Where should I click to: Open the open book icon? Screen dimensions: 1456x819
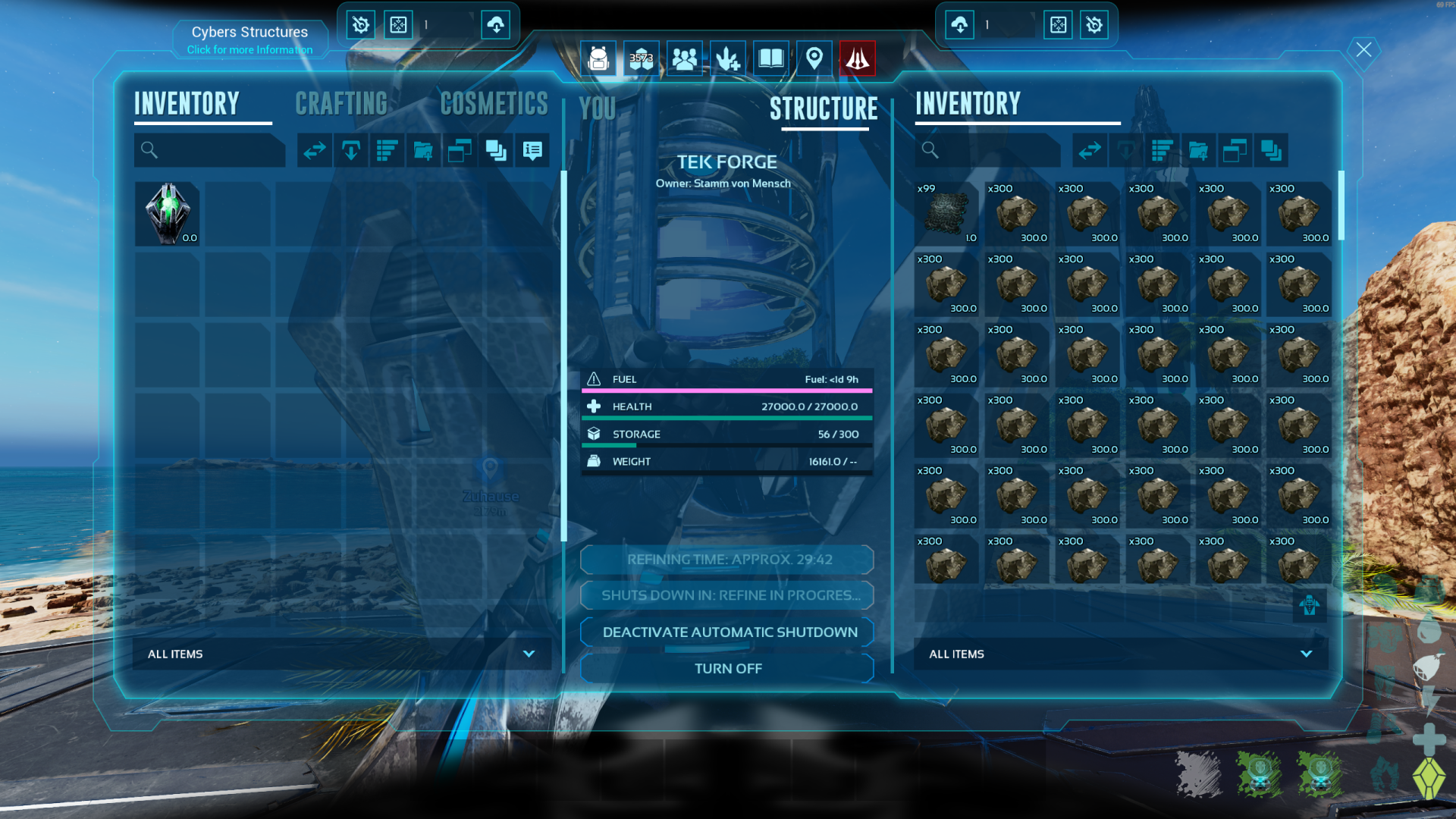(x=770, y=58)
